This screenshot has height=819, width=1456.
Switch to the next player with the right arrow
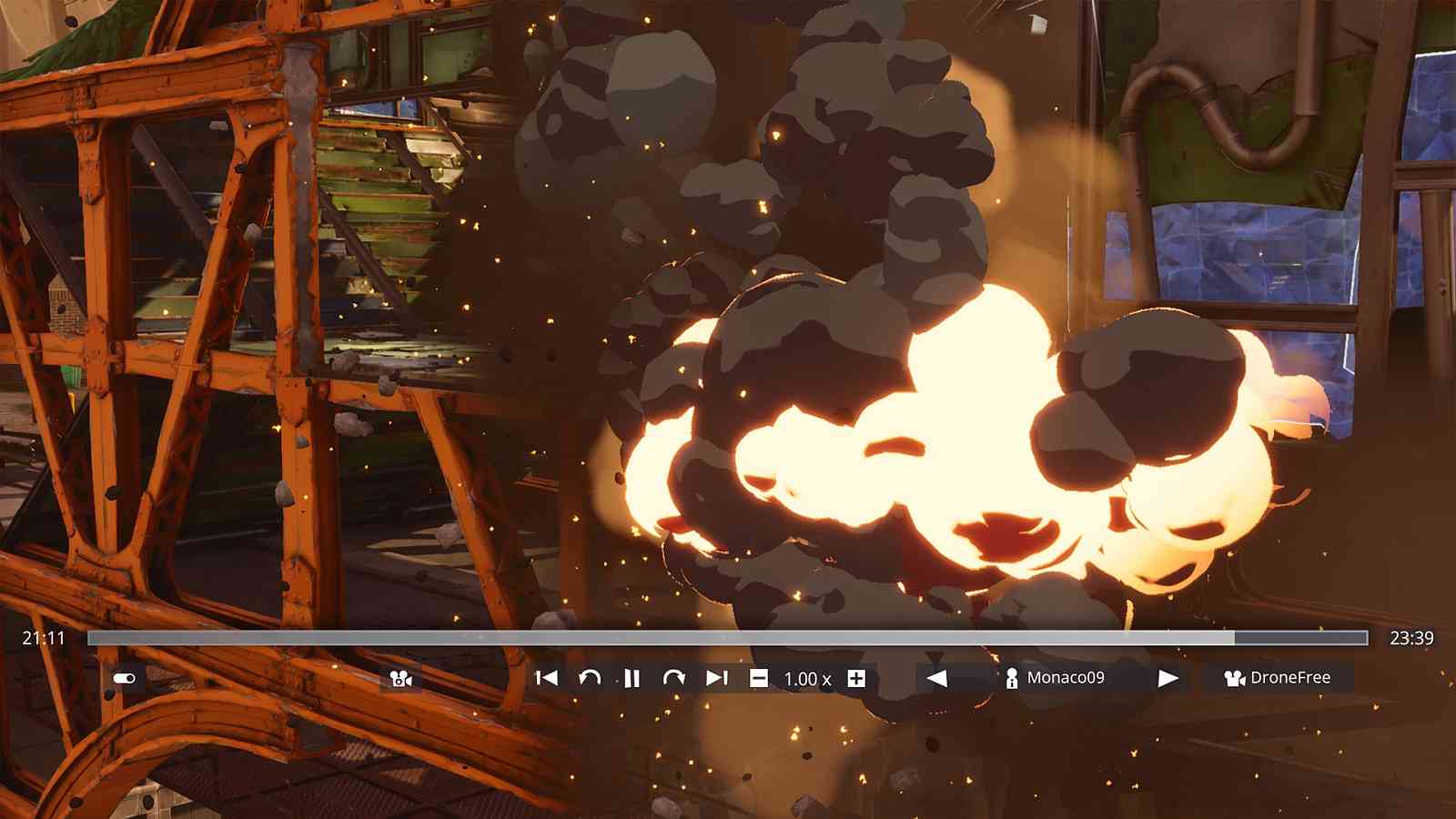tap(1168, 678)
